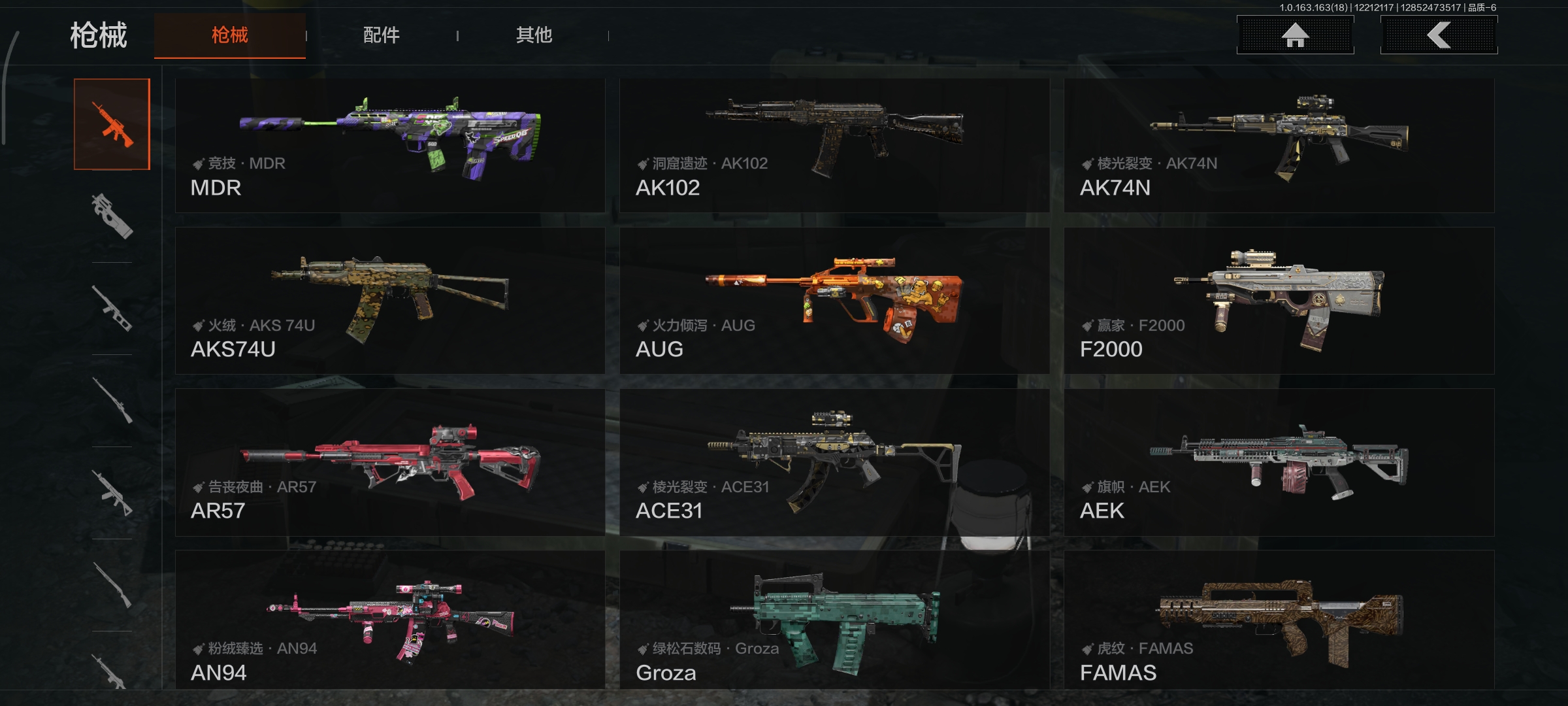Choose the AK102 weapon card
This screenshot has height=706, width=1568.
(834, 145)
